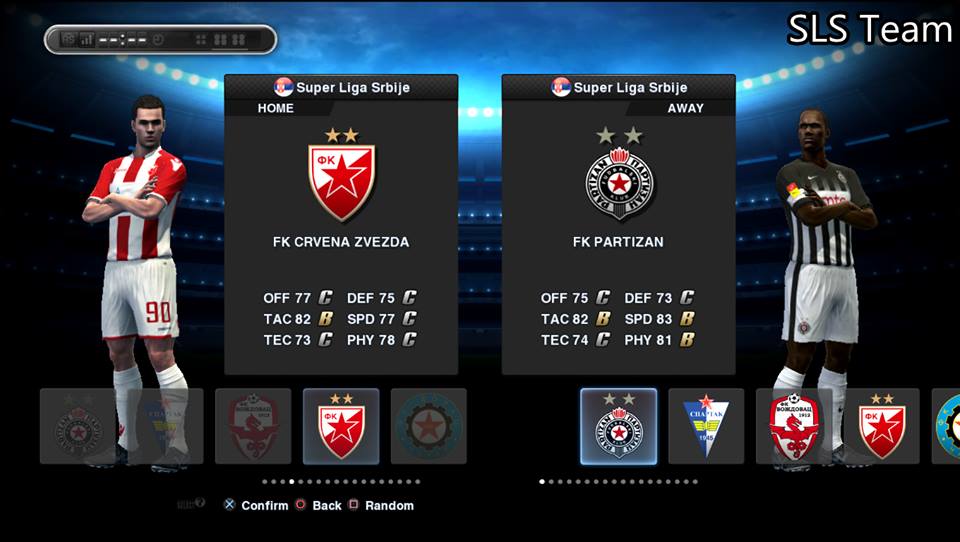The height and width of the screenshot is (542, 960).
Task: Select the highlighted Partizan away tile
Action: tap(619, 426)
